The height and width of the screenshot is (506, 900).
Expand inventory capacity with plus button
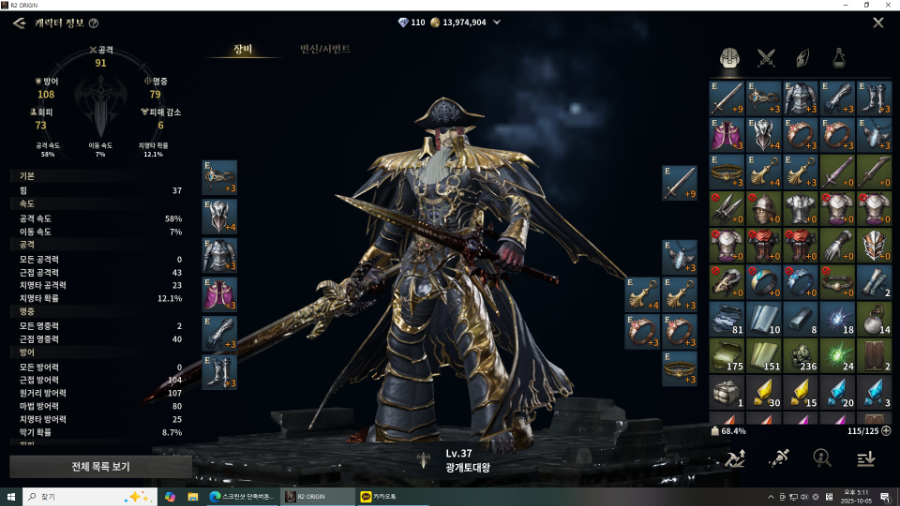coord(885,431)
